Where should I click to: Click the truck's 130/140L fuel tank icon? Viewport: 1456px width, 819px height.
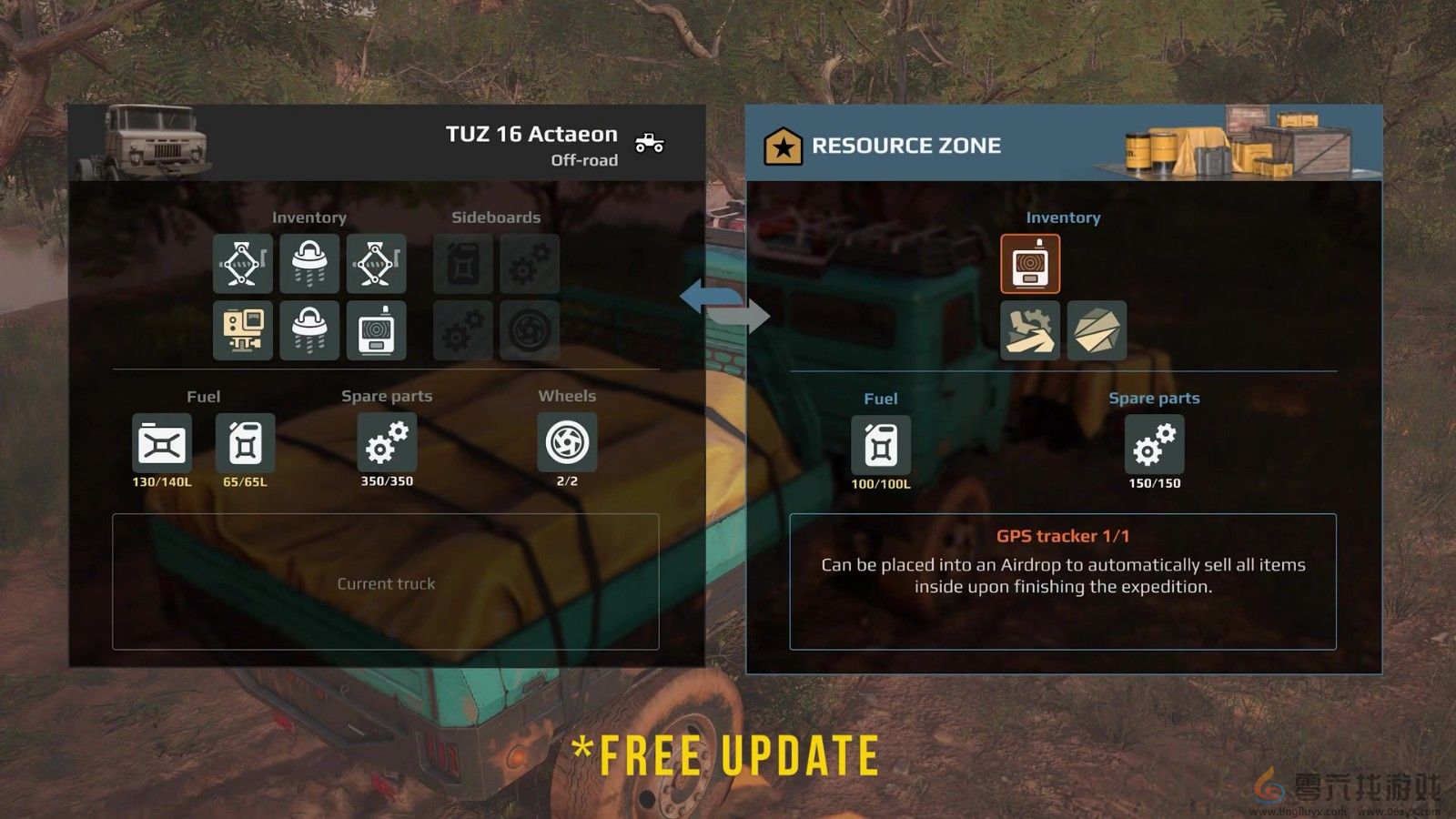pos(162,444)
